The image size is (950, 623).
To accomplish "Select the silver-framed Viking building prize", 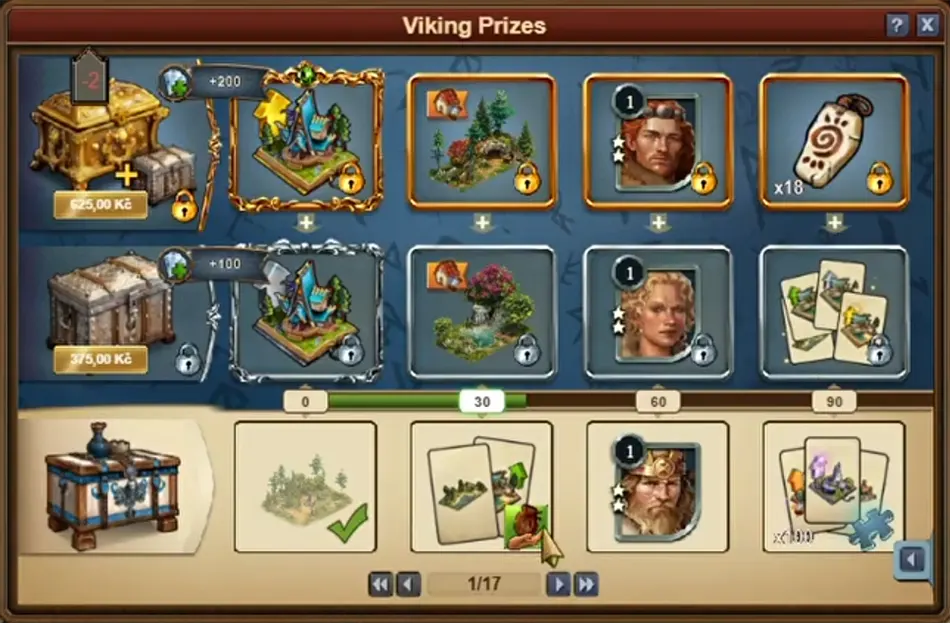I will pyautogui.click(x=306, y=313).
